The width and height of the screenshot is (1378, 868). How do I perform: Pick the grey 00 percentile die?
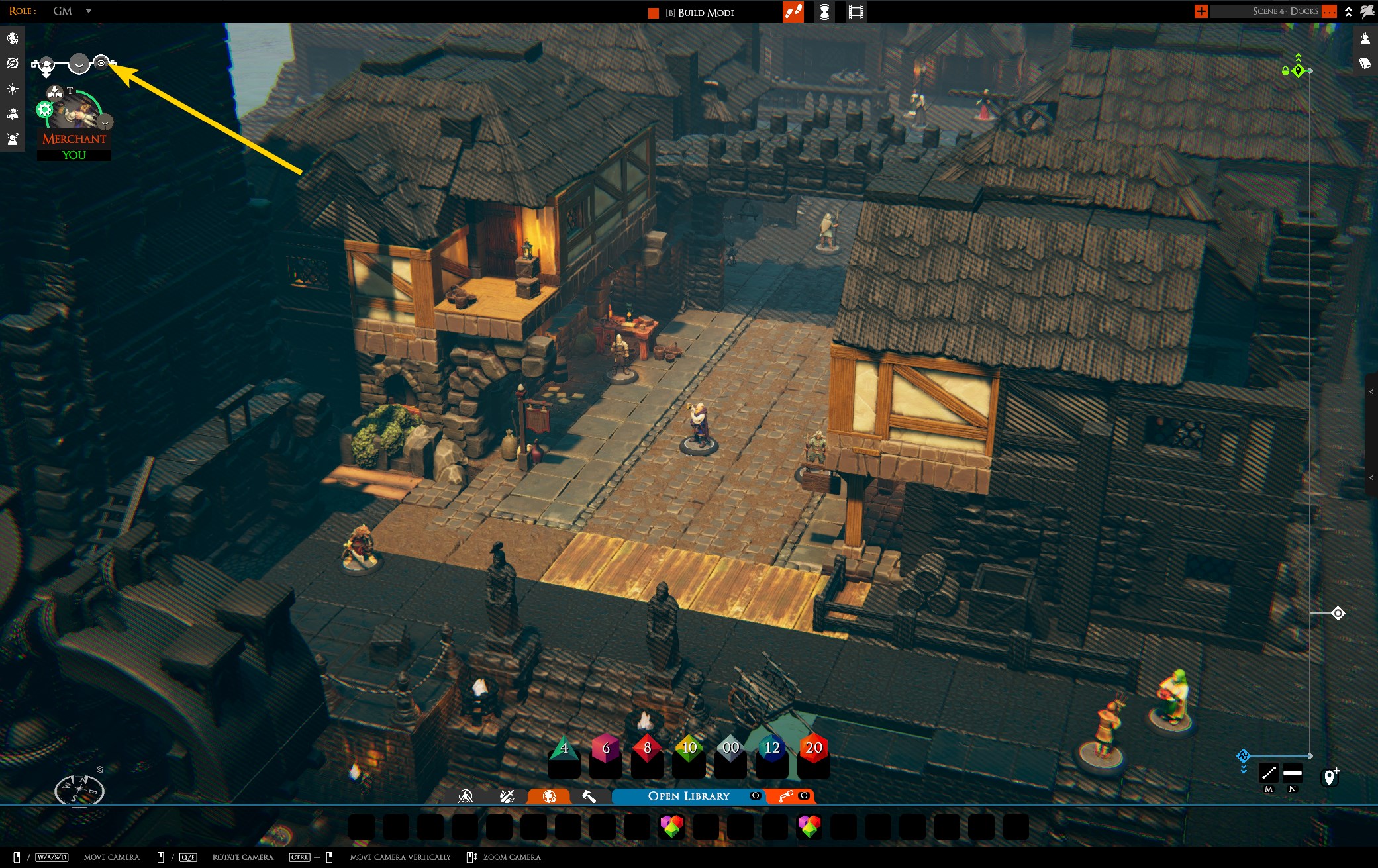pos(730,749)
